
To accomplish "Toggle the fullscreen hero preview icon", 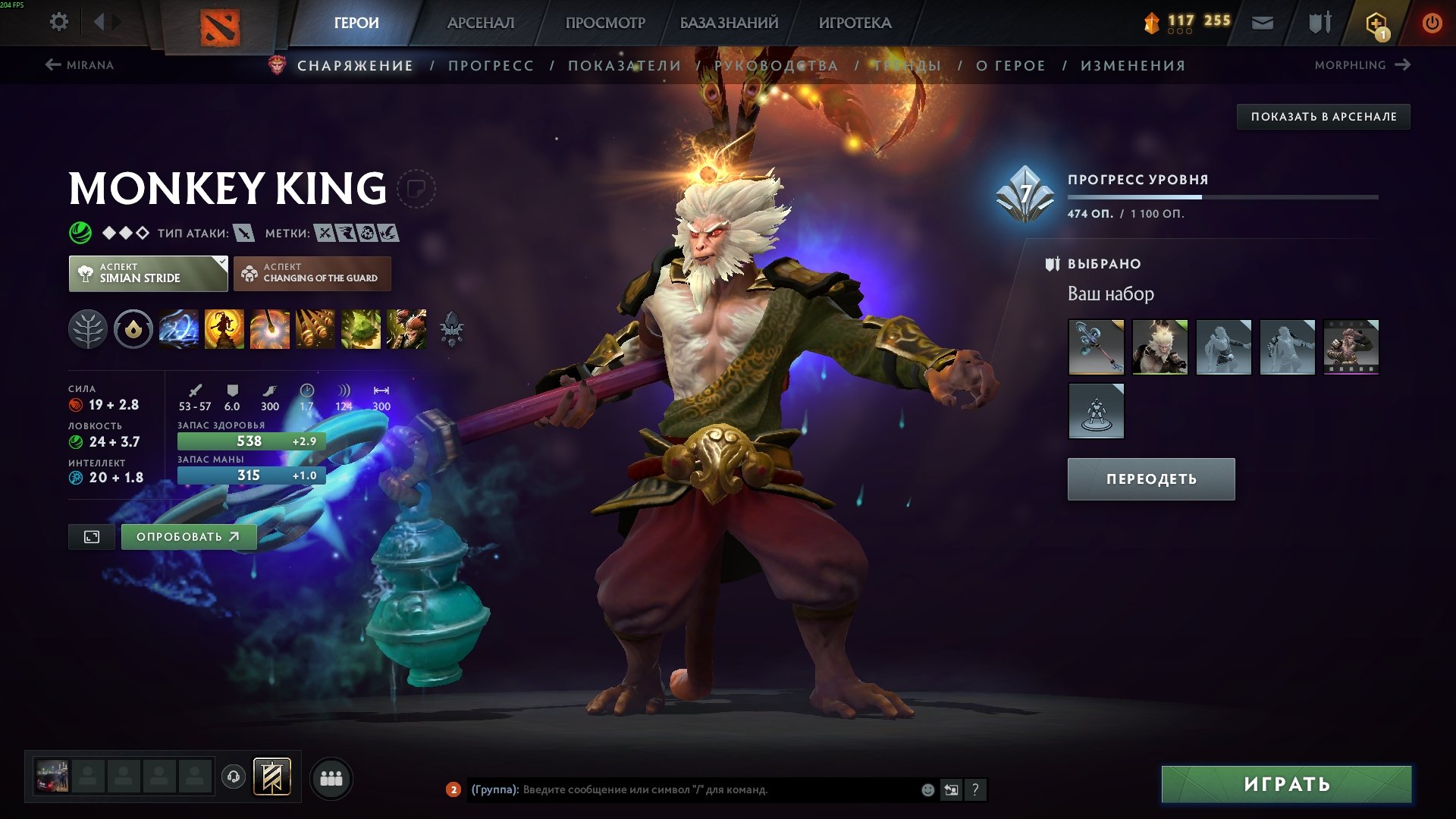I will (91, 536).
